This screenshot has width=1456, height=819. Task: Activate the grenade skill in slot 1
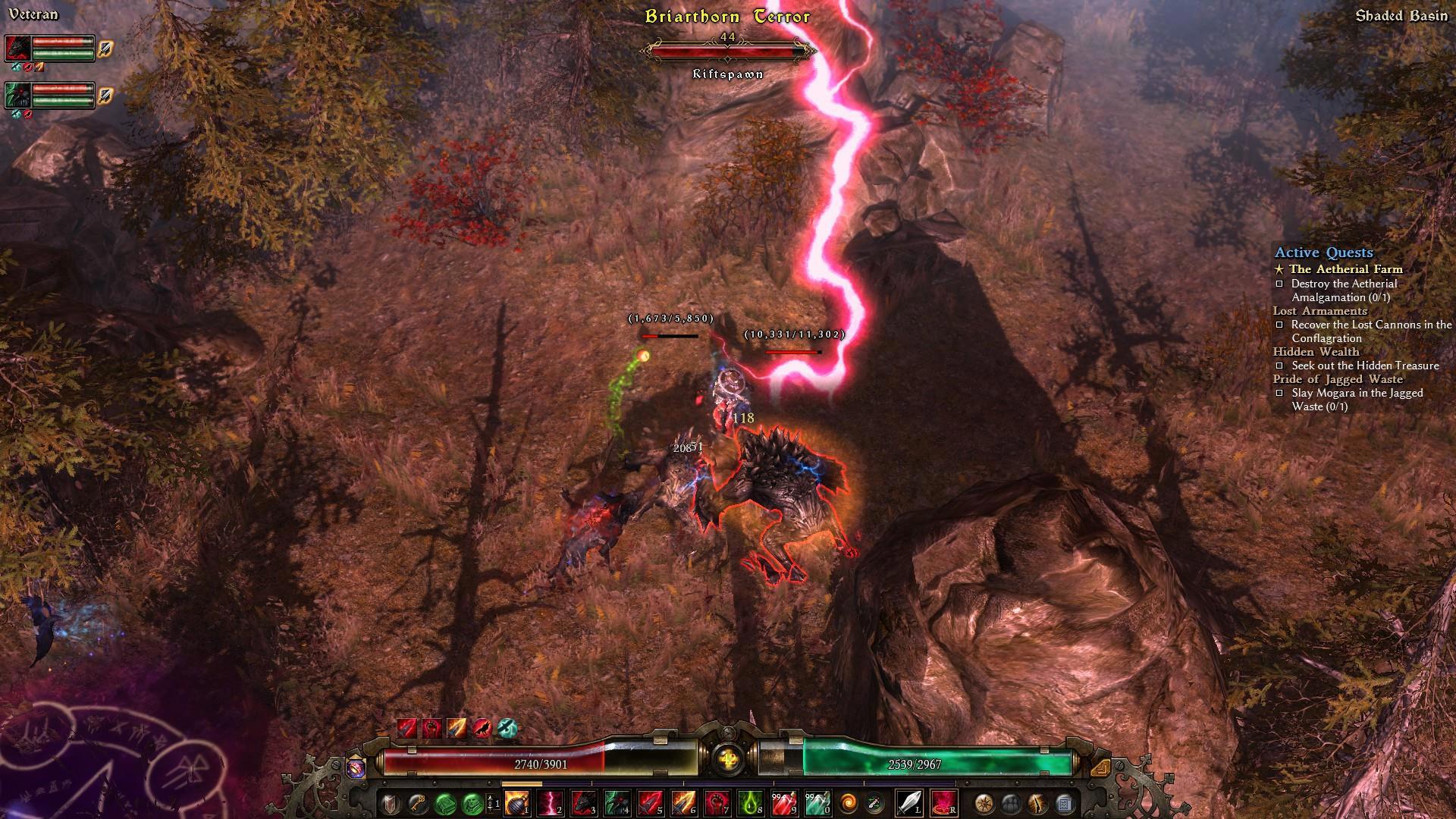coord(517,802)
